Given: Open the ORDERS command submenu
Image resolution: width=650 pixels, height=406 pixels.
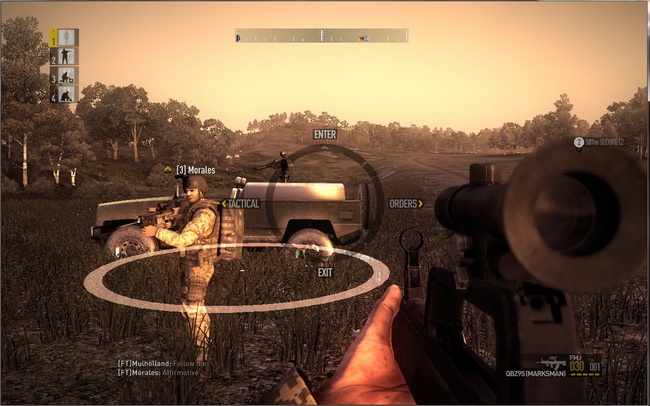Looking at the screenshot, I should 405,203.
